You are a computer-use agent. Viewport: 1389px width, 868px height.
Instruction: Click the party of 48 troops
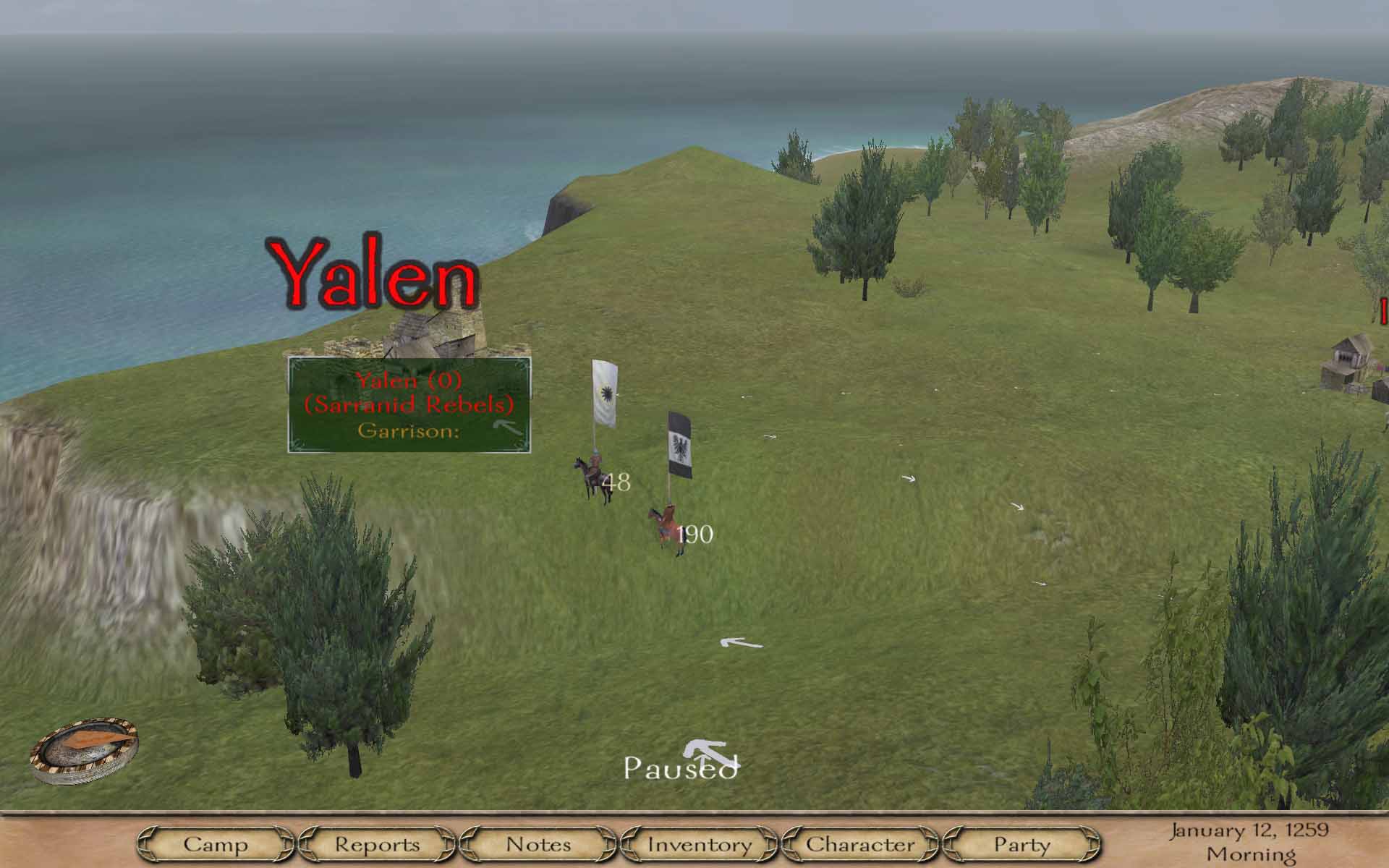point(593,477)
